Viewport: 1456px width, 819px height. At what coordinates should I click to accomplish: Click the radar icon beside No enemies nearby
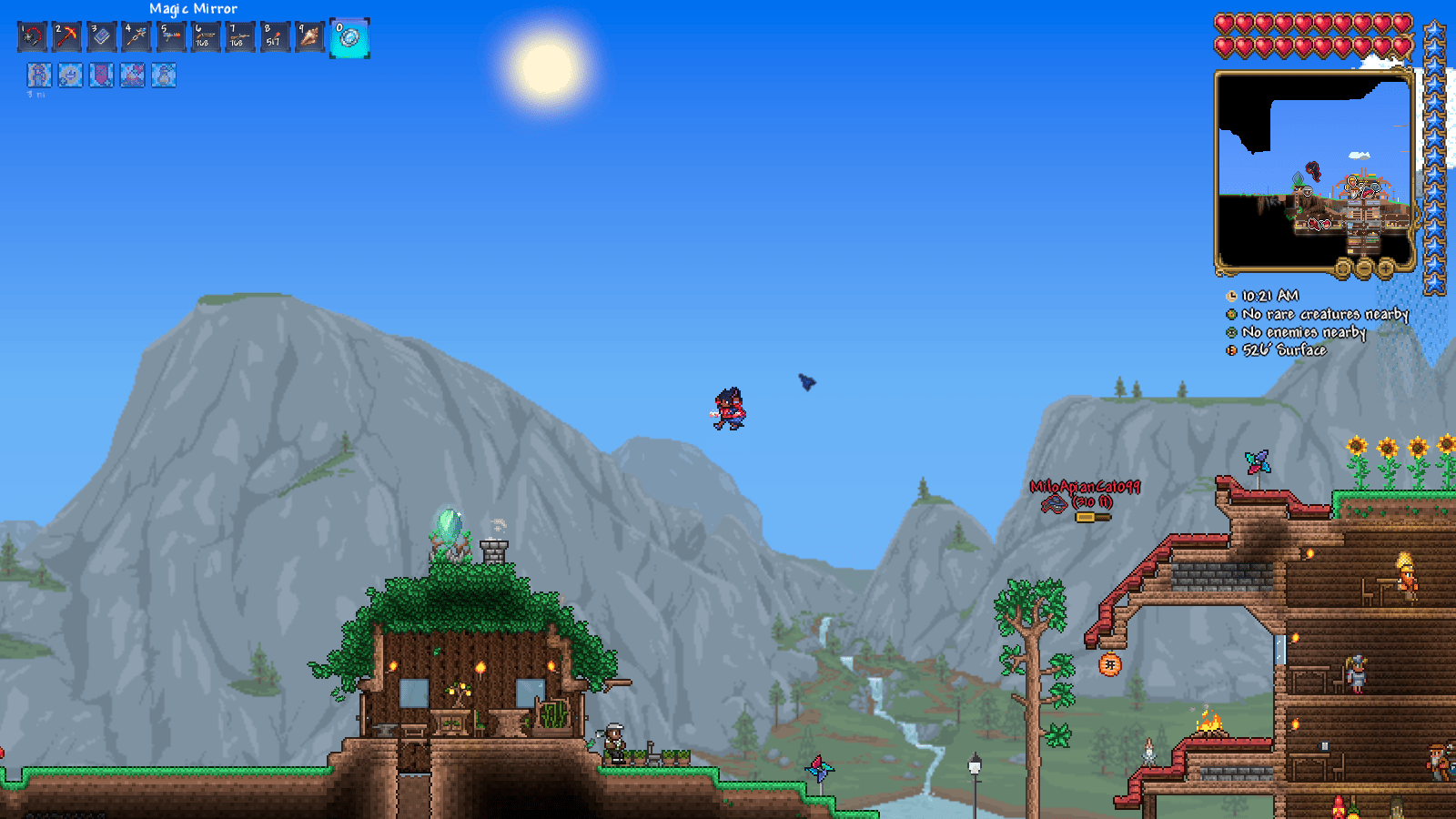1230,332
